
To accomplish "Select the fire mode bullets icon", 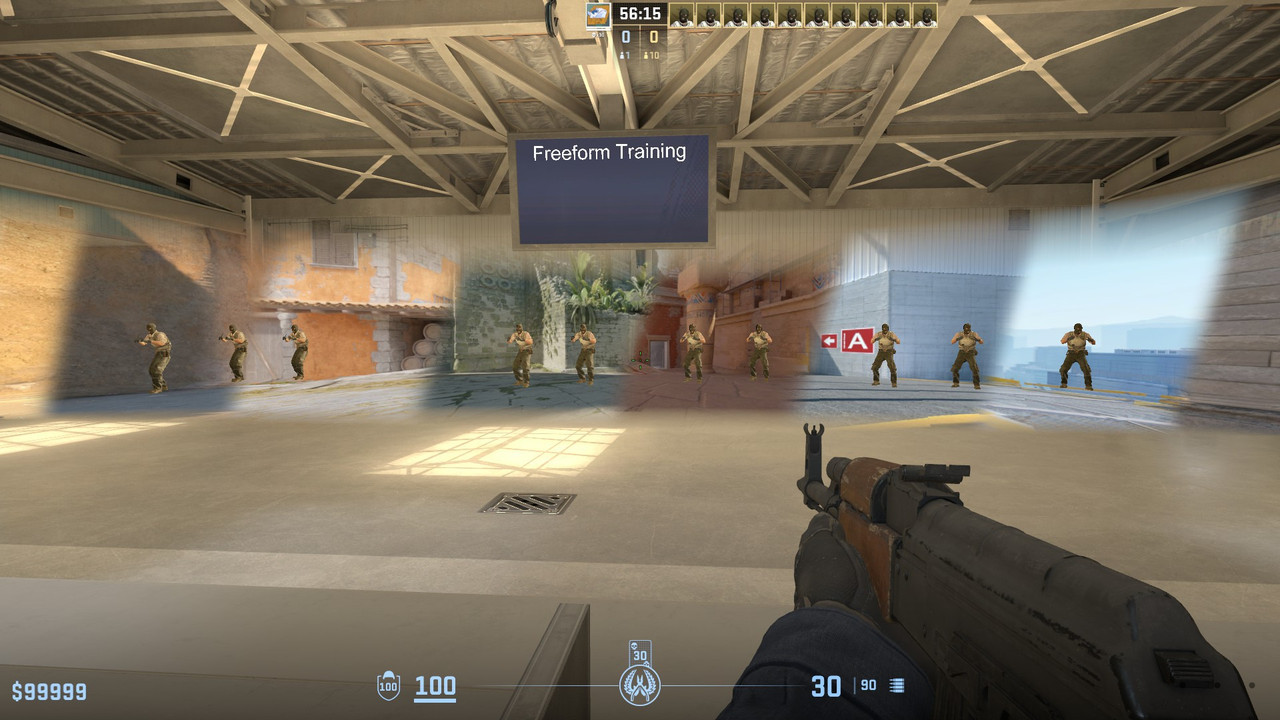I will (x=896, y=686).
